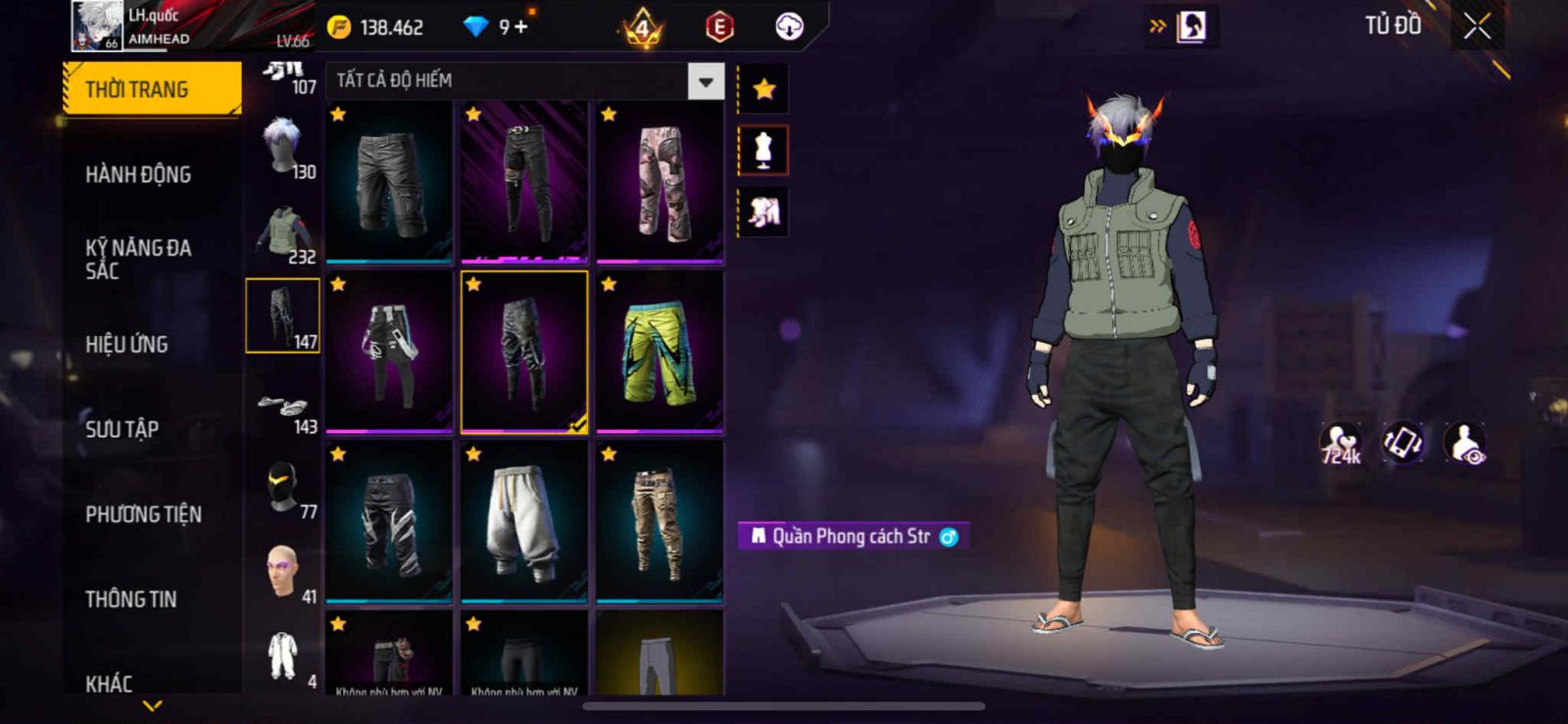Image resolution: width=1568 pixels, height=724 pixels.
Task: Go to the Sưu Tập tab
Action: click(122, 429)
